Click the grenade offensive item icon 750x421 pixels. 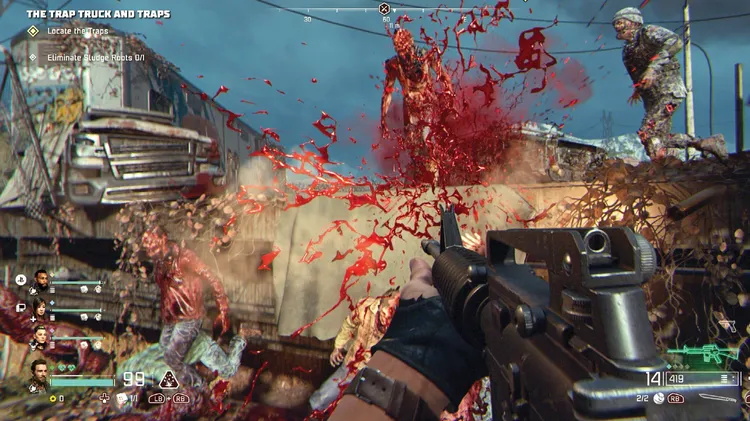660,398
